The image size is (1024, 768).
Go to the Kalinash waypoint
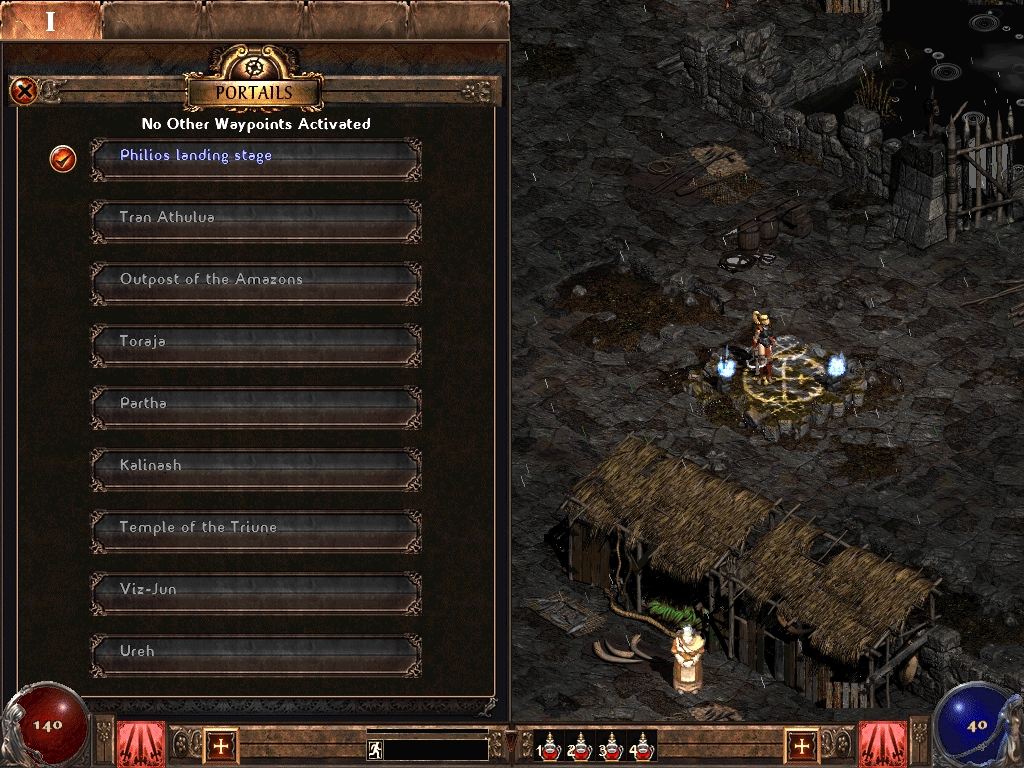(256, 467)
